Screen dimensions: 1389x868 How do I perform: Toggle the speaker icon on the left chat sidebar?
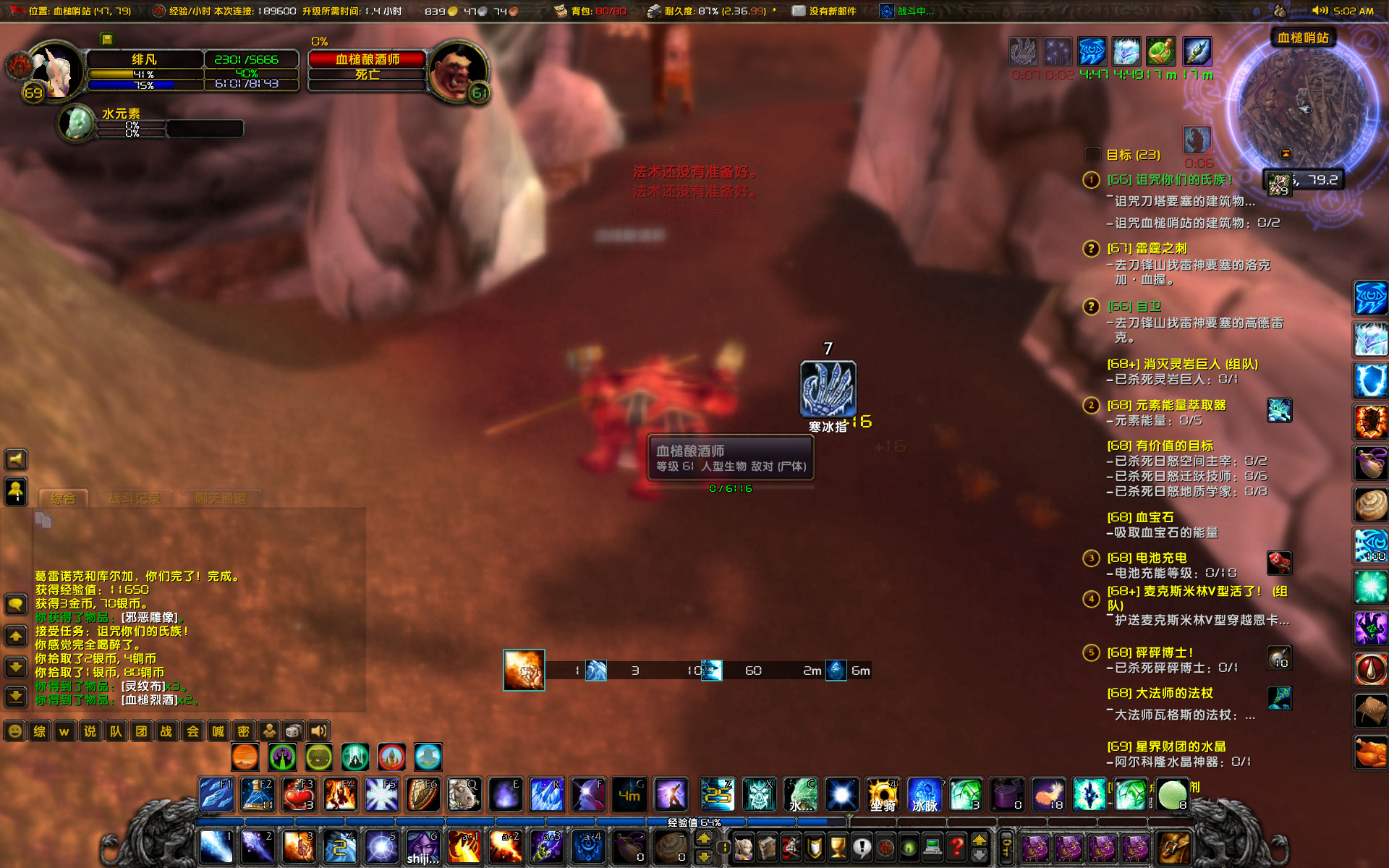coord(15,459)
